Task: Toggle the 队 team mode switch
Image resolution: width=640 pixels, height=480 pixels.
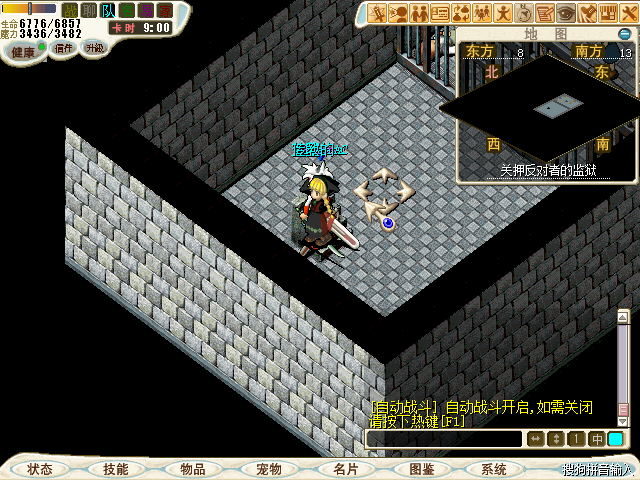Action: click(108, 10)
